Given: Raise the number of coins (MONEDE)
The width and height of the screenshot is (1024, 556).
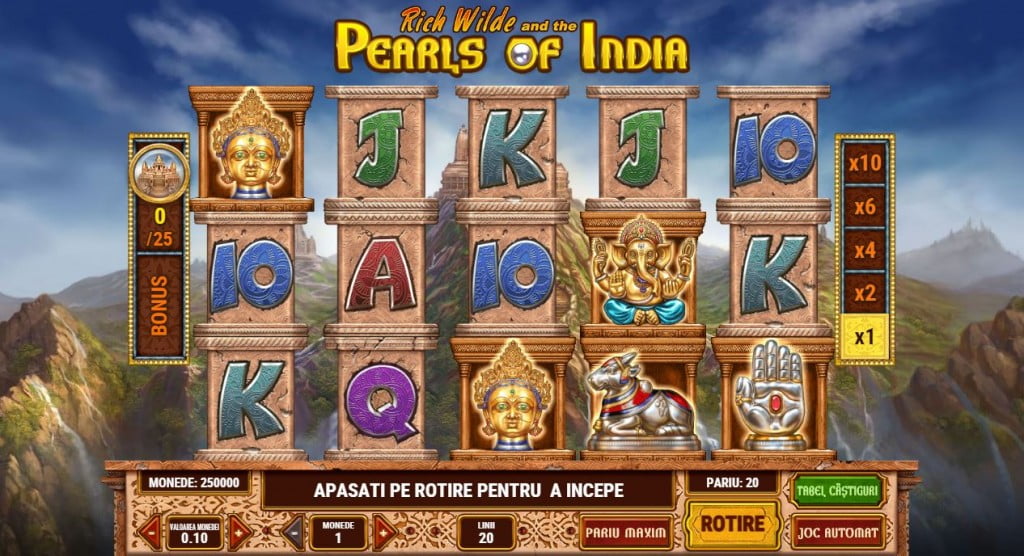Looking at the screenshot, I should [383, 531].
